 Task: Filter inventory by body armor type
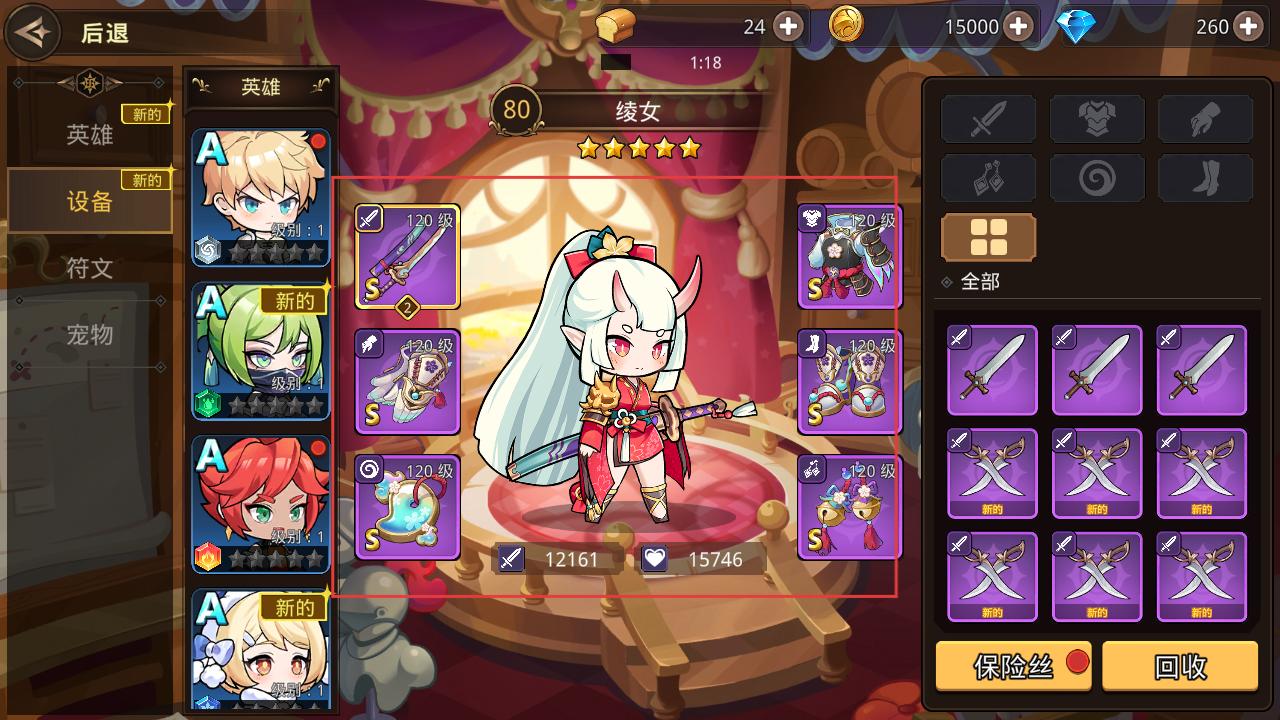click(1097, 120)
